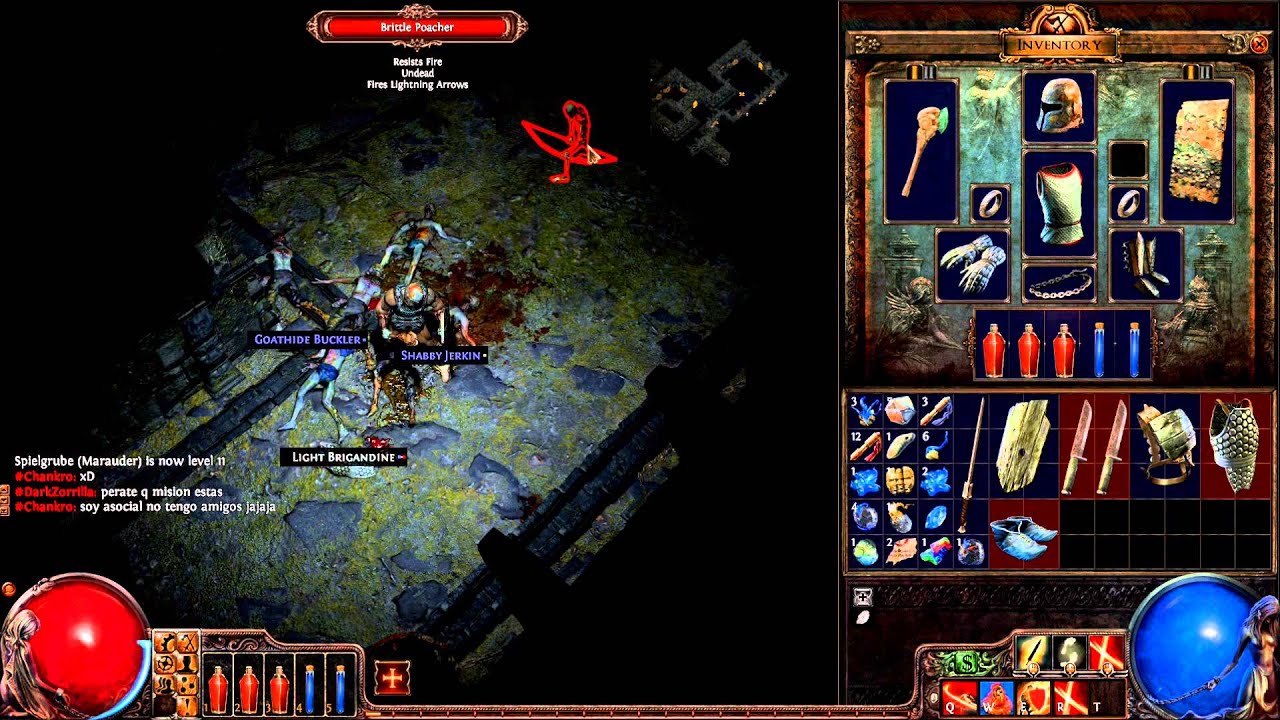
Task: Select the equipped gloves slot
Action: tap(972, 265)
